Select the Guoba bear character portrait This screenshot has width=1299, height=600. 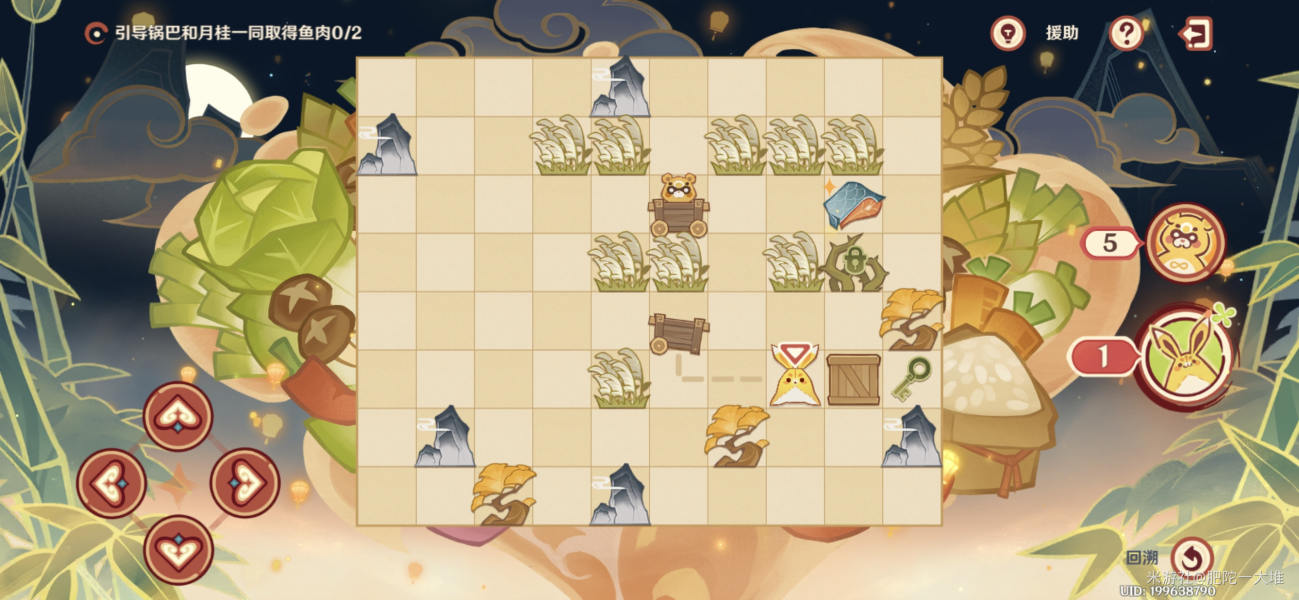[1185, 243]
